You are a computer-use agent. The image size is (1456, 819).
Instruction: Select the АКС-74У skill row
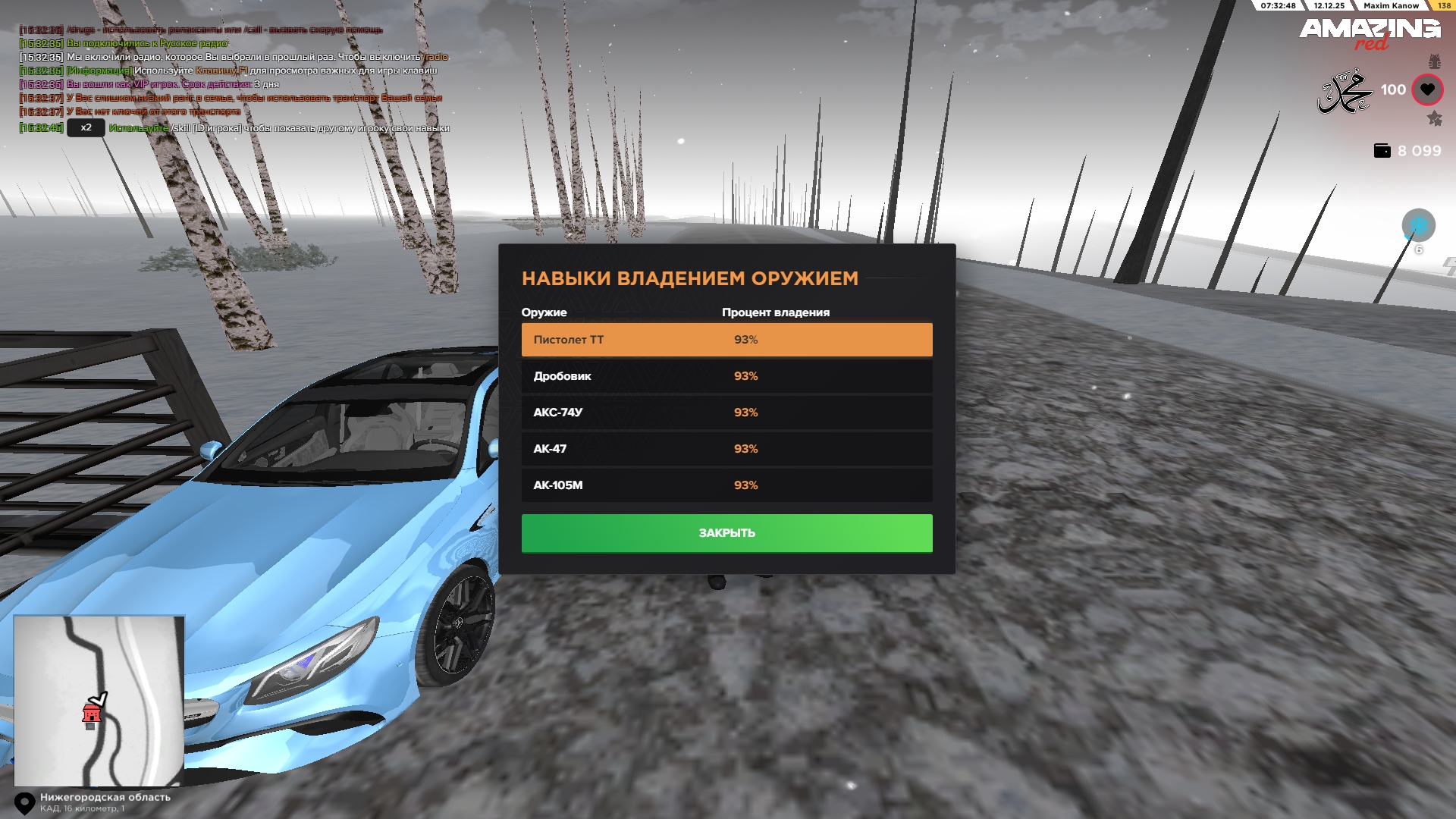pyautogui.click(x=726, y=413)
